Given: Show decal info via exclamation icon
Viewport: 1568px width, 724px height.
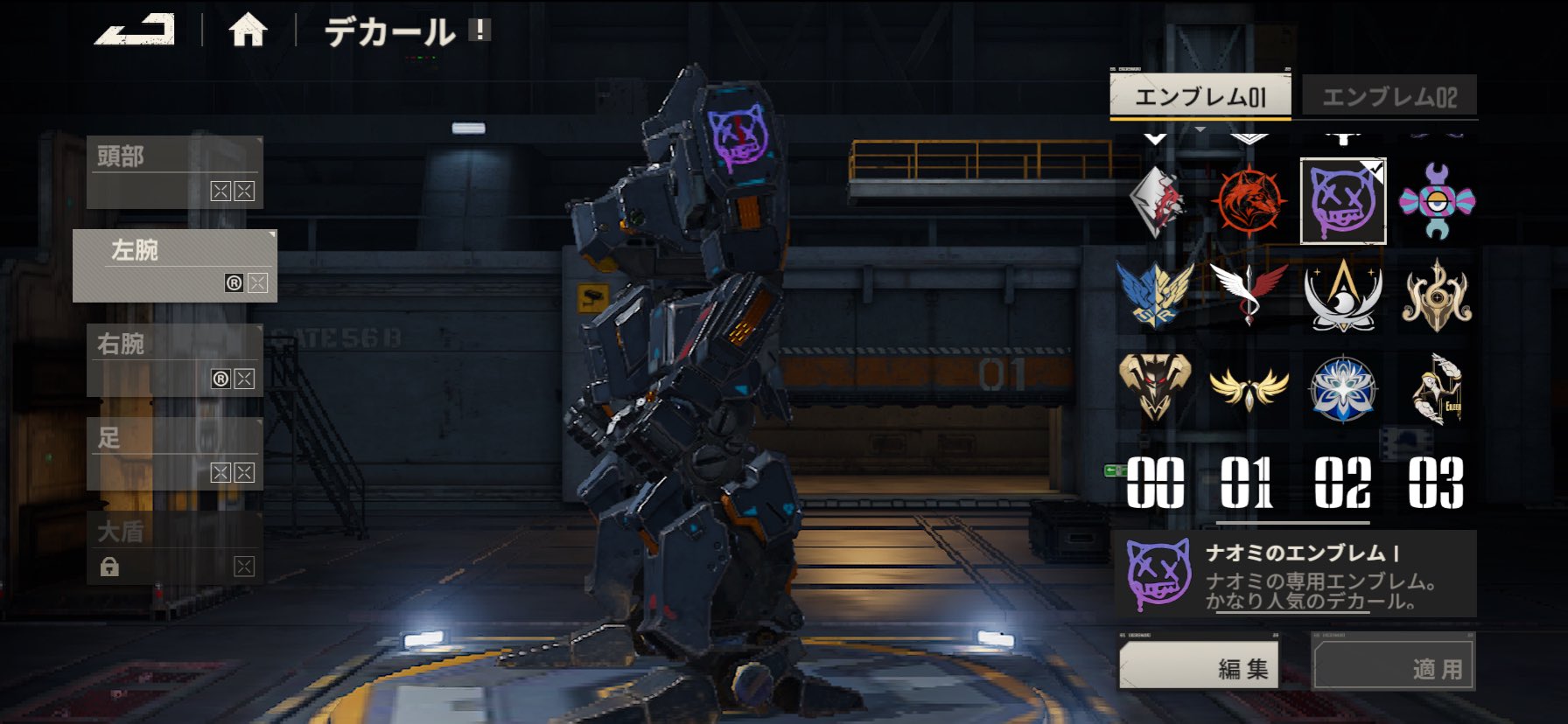Looking at the screenshot, I should 479,31.
